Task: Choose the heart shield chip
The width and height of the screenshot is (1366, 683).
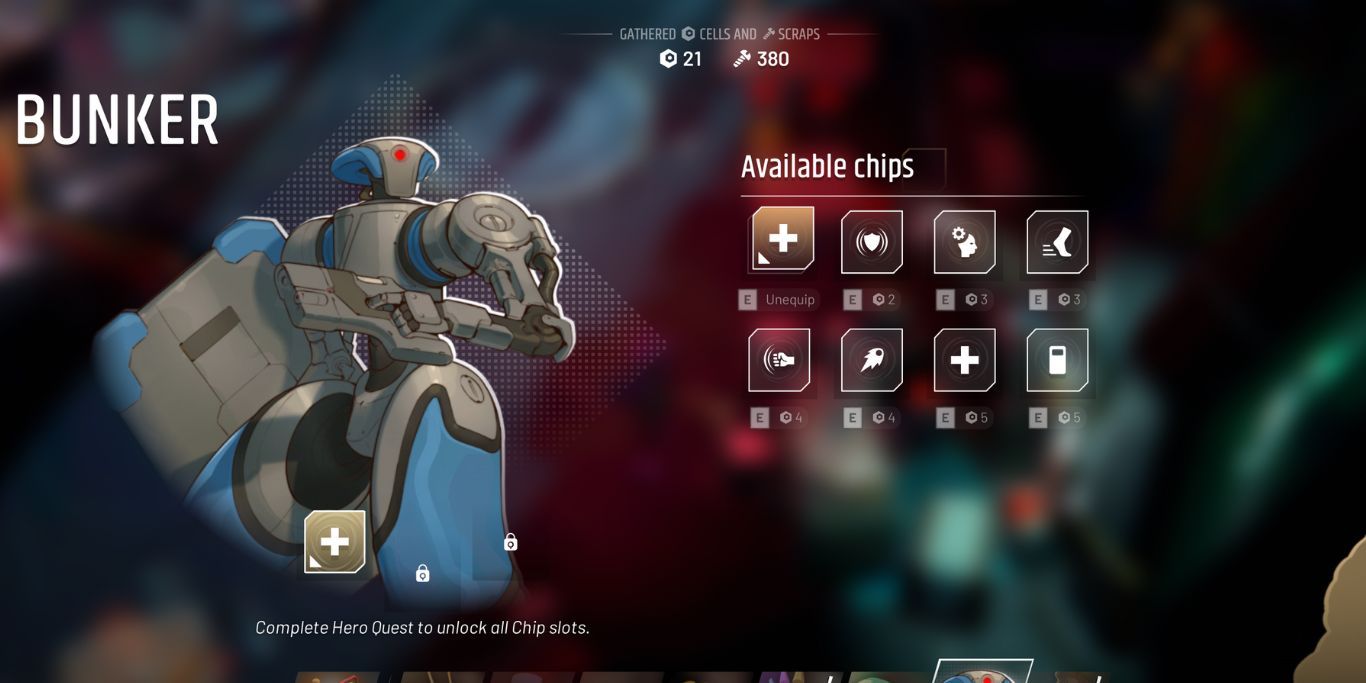Action: click(x=872, y=242)
